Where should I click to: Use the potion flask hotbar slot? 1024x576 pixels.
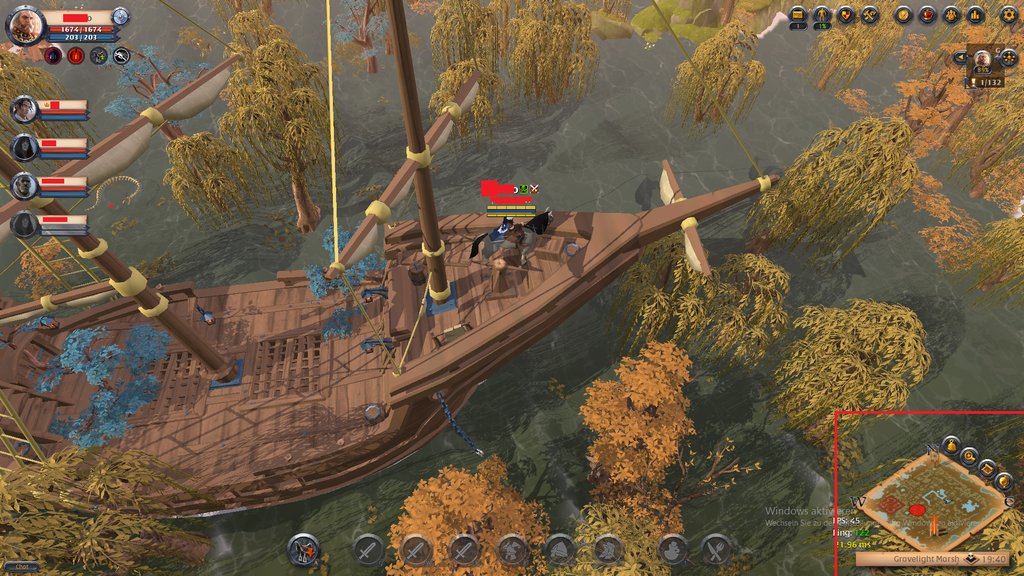(672, 548)
